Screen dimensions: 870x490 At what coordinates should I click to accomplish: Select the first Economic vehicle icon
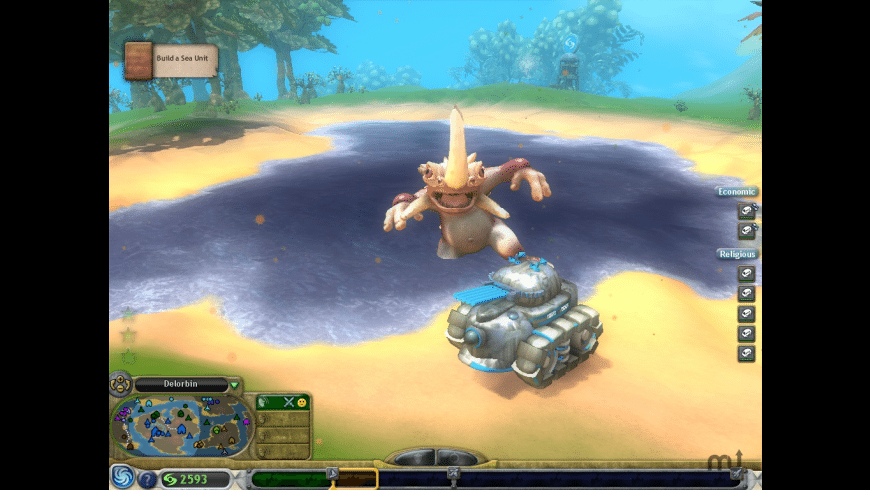pyautogui.click(x=746, y=210)
